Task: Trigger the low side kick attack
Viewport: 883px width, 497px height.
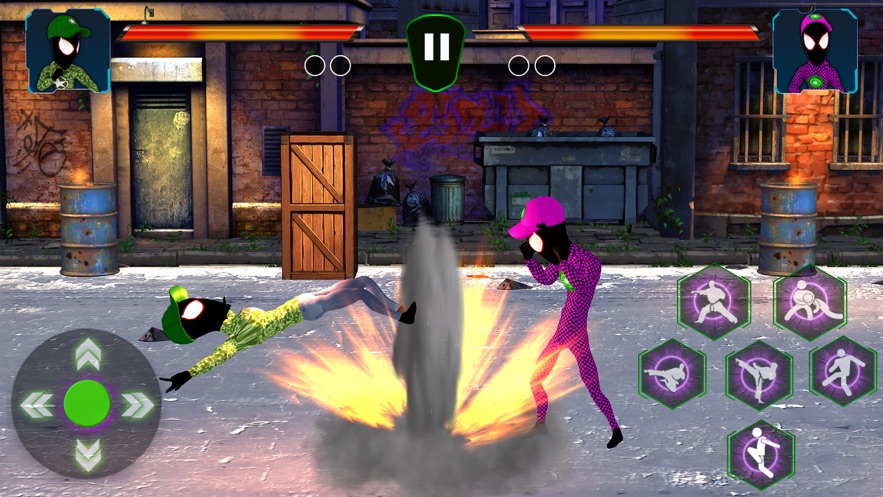Action: [x=672, y=373]
